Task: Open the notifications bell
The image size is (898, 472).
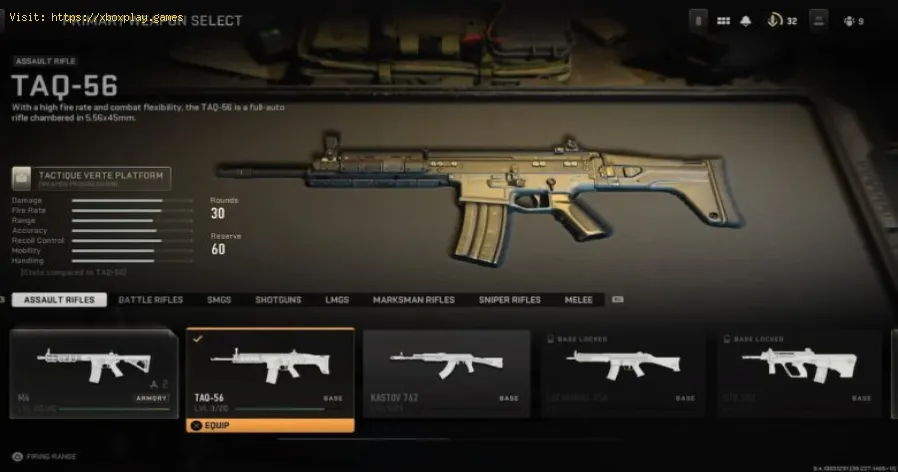Action: [x=745, y=19]
